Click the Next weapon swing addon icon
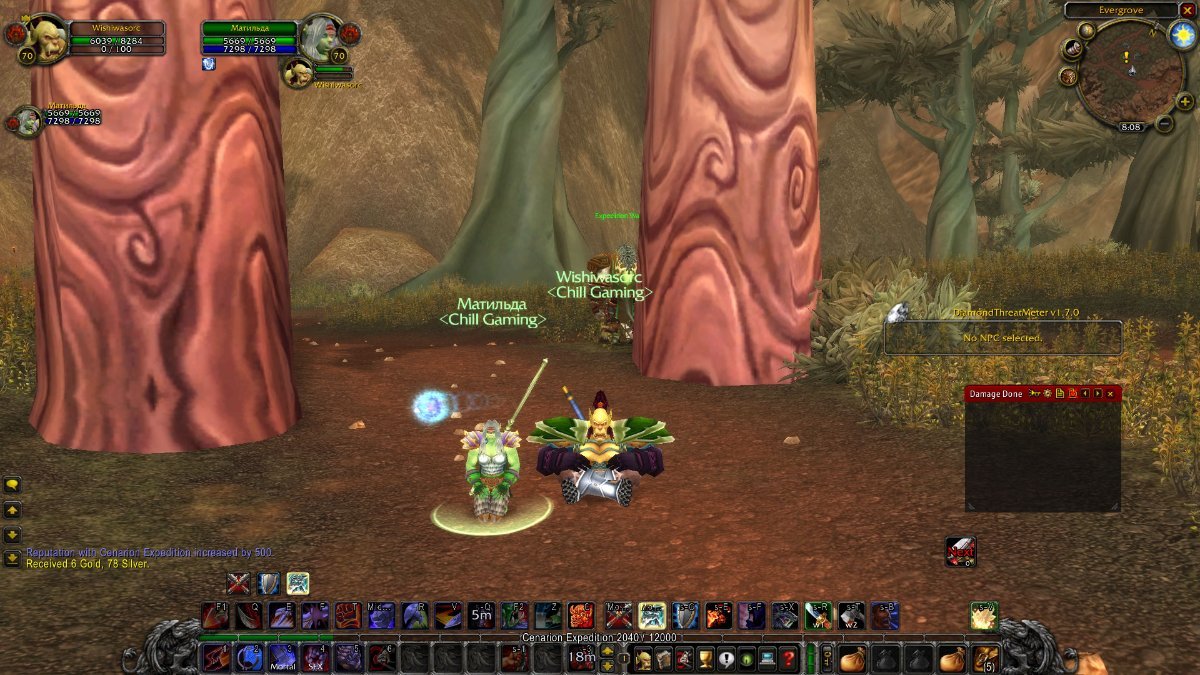The height and width of the screenshot is (675, 1200). click(x=960, y=551)
